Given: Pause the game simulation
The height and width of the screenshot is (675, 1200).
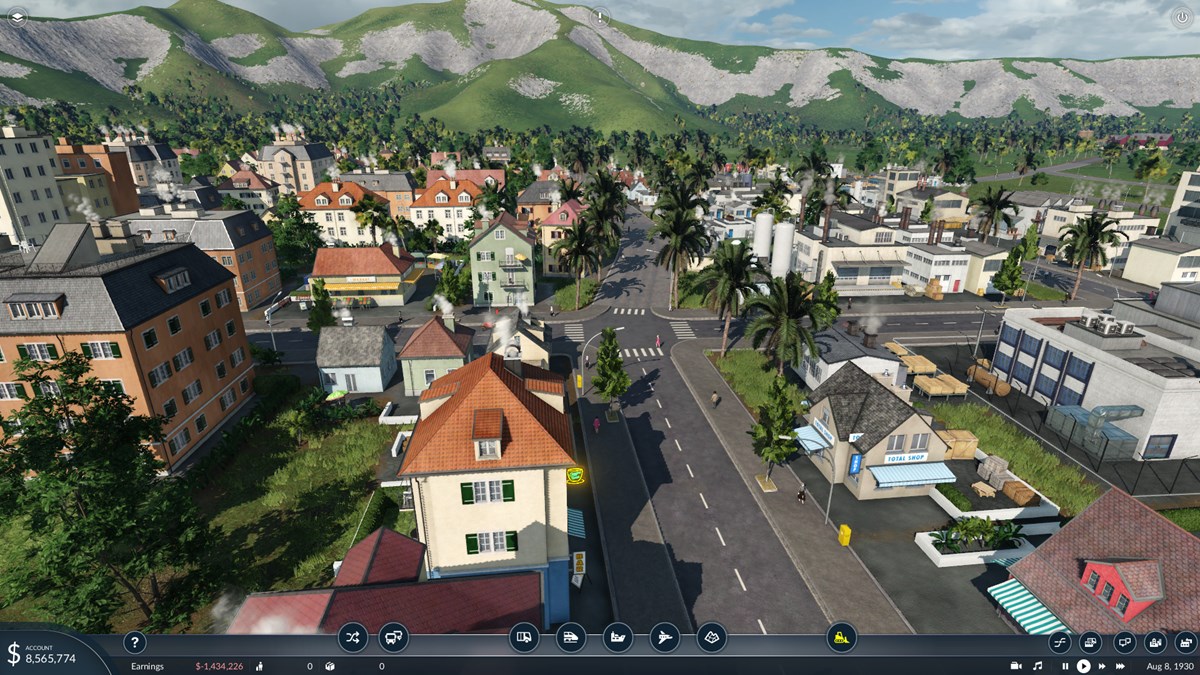Looking at the screenshot, I should point(1065,666).
